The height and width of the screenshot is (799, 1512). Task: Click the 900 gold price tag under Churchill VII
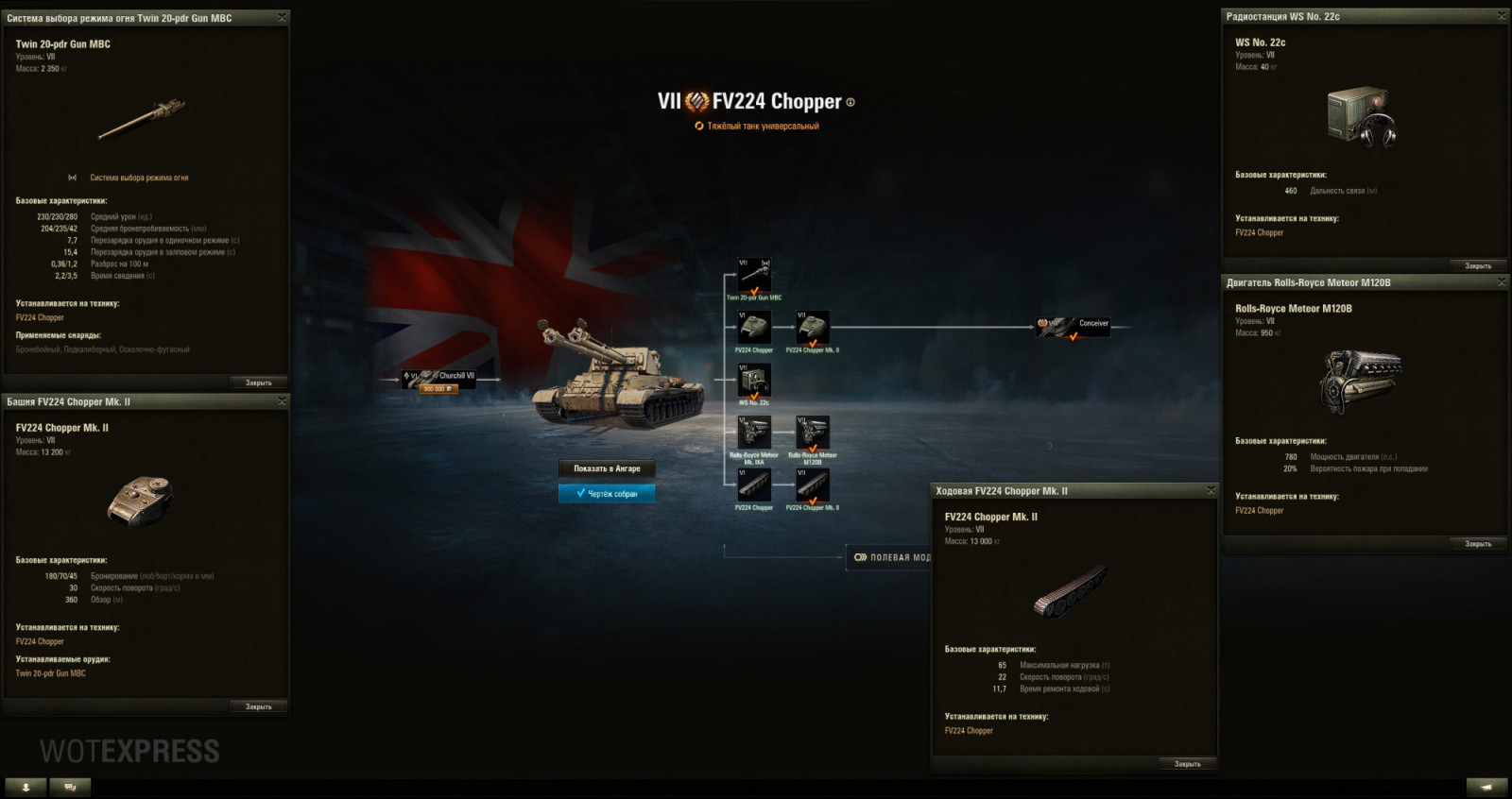pos(438,387)
